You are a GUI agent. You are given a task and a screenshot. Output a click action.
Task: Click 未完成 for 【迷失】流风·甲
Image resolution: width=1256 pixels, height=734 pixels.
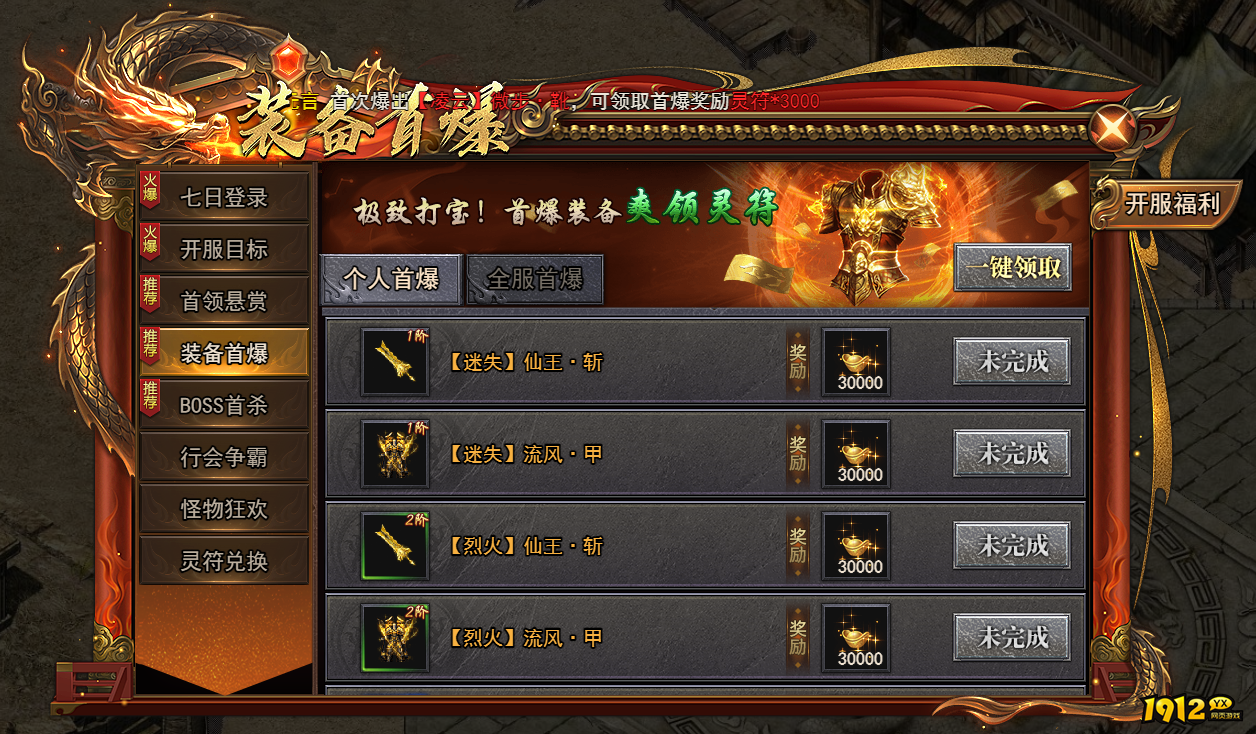[x=1012, y=454]
